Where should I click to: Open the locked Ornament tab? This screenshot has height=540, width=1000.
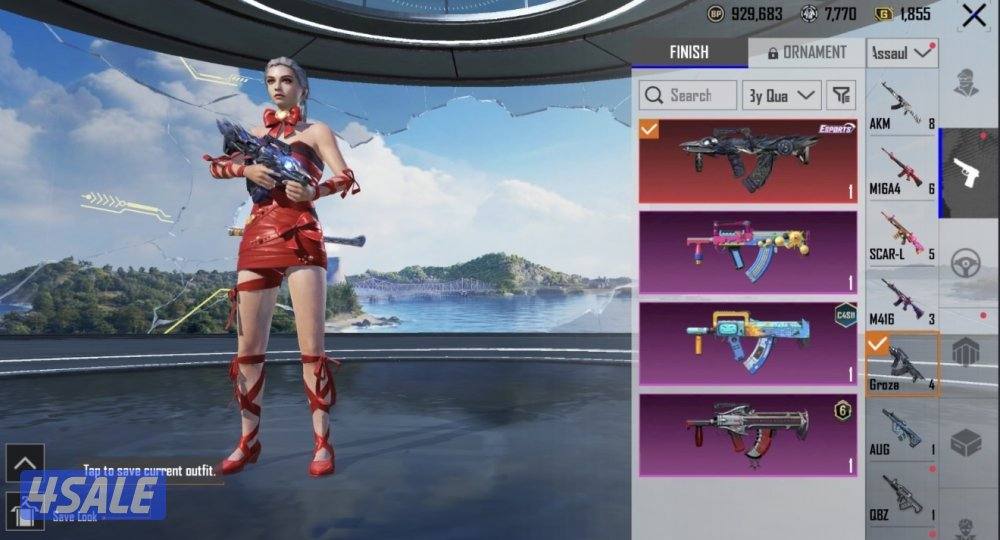[x=806, y=53]
